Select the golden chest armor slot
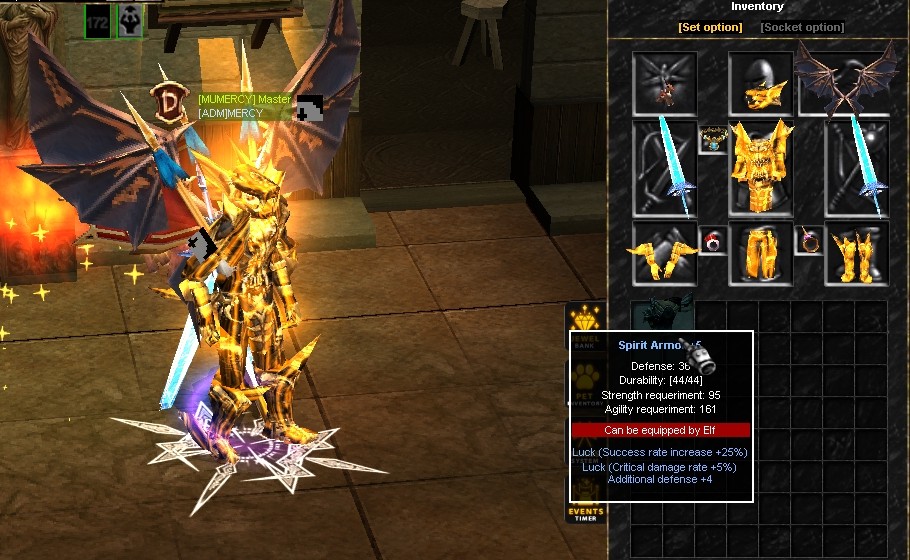The height and width of the screenshot is (560, 910). pos(760,167)
